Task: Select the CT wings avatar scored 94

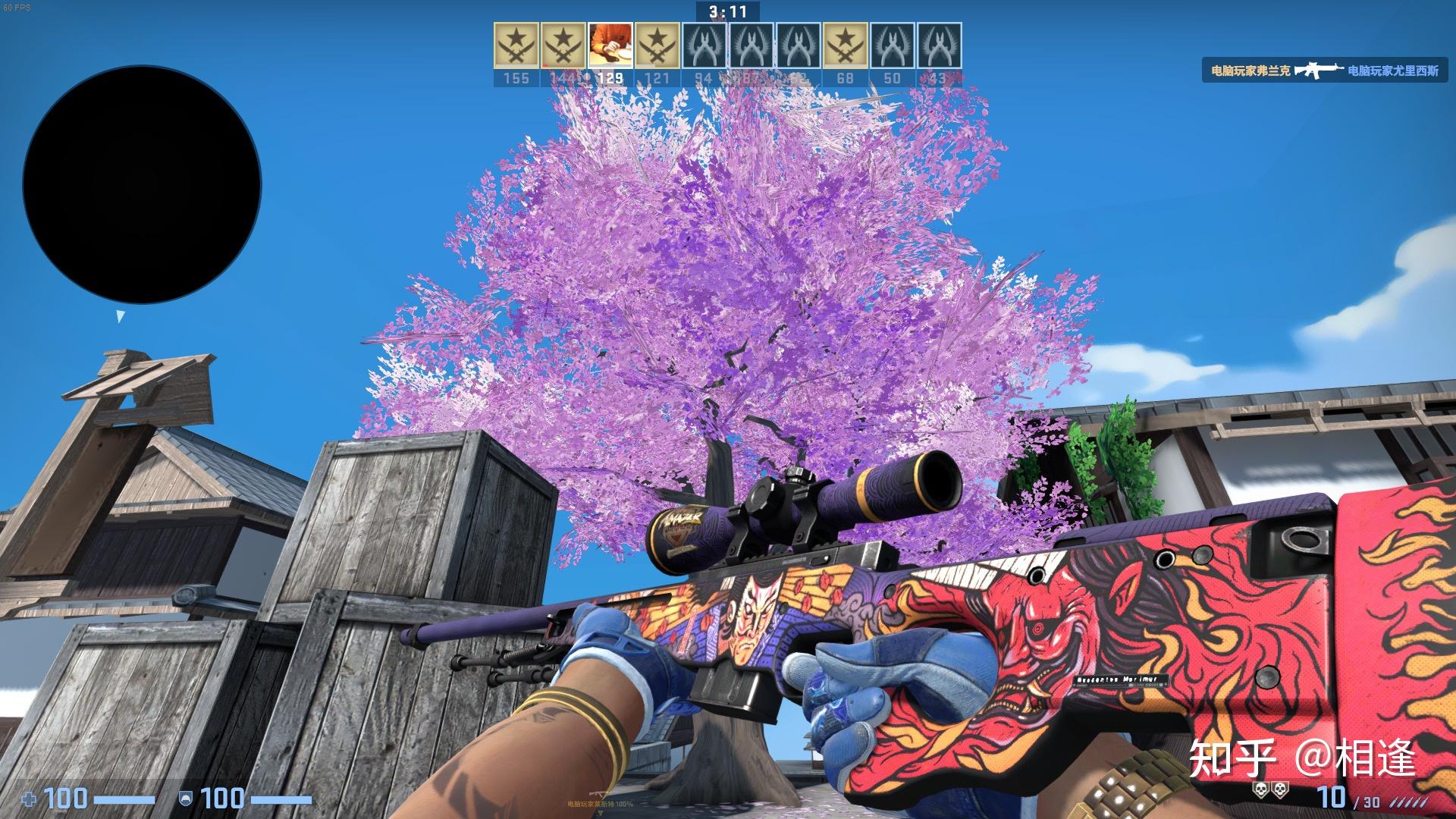Action: click(x=704, y=45)
